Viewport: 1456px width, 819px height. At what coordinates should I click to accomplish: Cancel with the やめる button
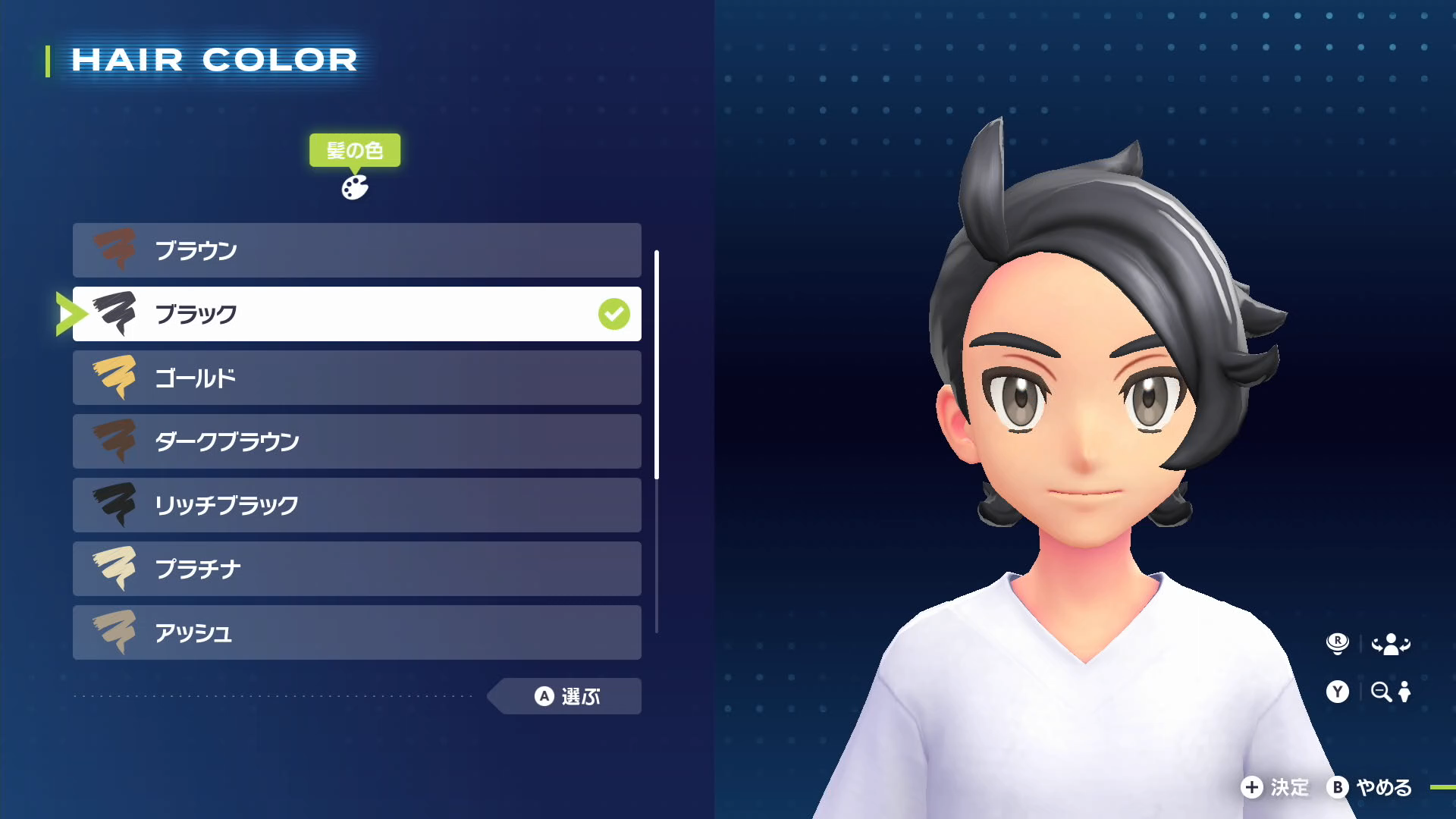(1370, 787)
